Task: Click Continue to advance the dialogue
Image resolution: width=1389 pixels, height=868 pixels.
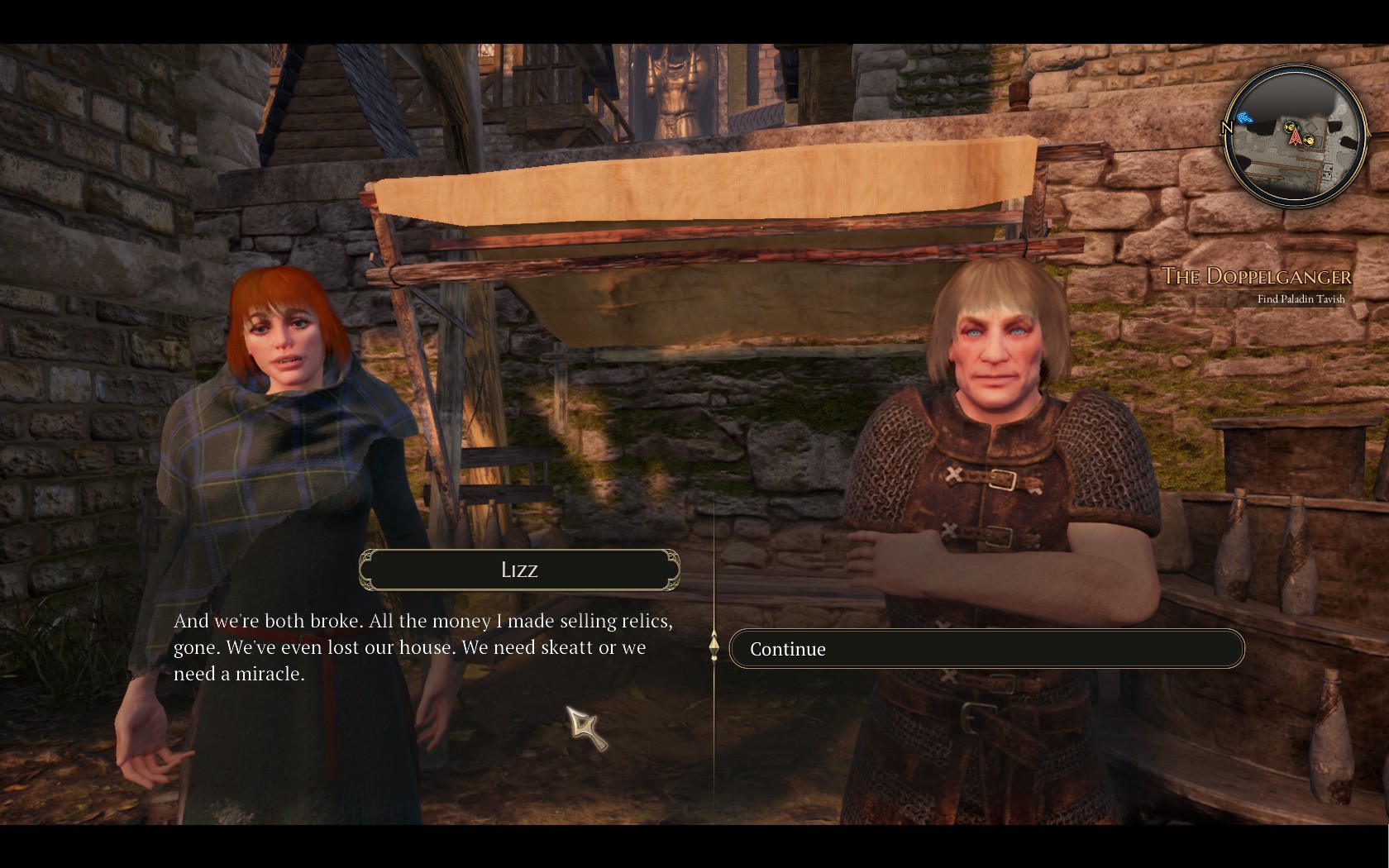Action: [986, 649]
